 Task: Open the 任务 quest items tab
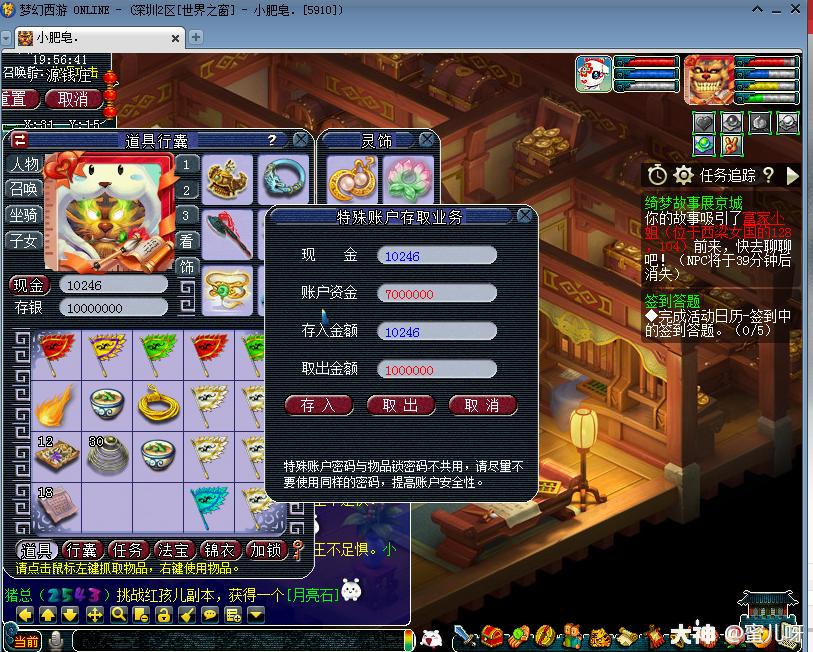[x=129, y=550]
